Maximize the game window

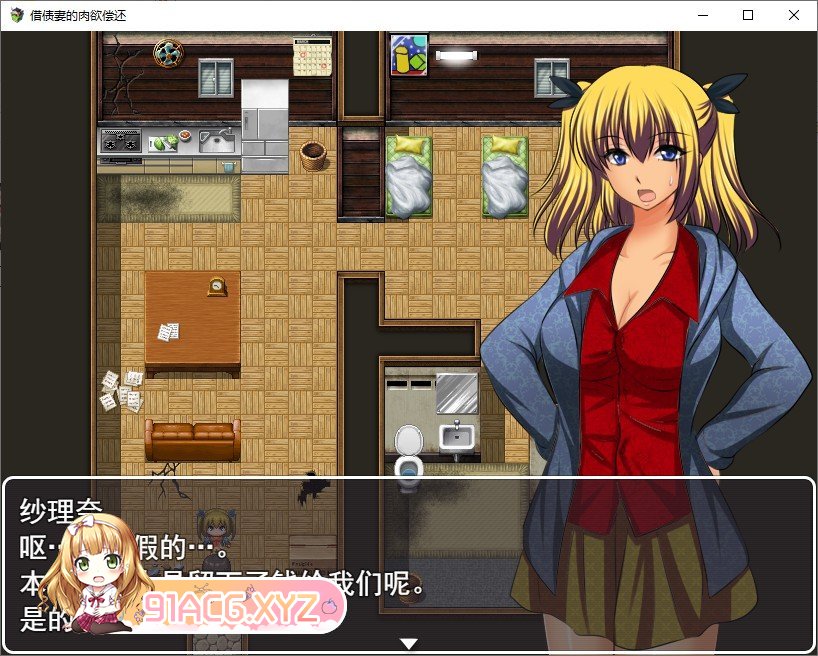pyautogui.click(x=748, y=15)
